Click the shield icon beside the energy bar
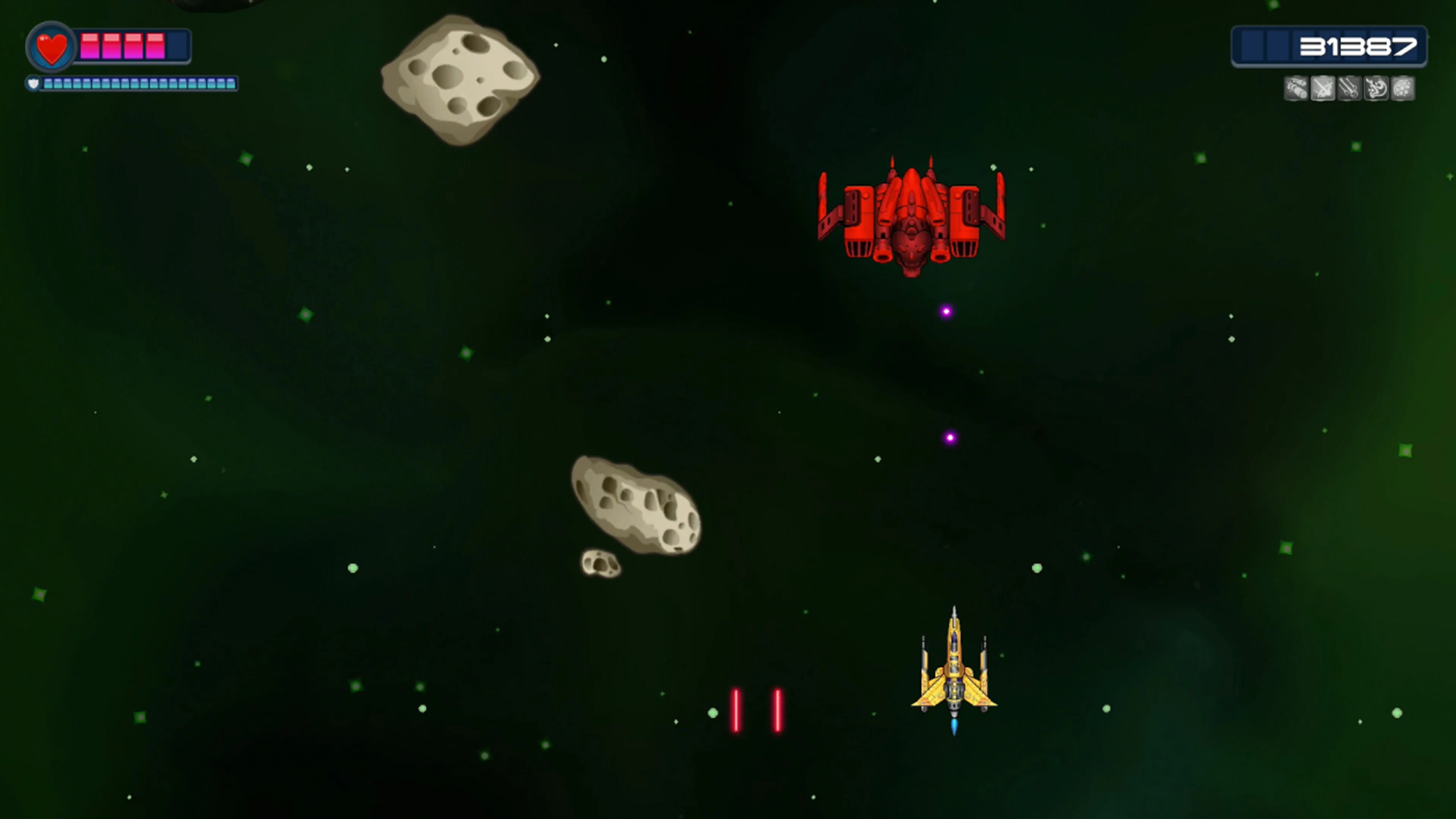Viewport: 1456px width, 819px height. point(34,84)
